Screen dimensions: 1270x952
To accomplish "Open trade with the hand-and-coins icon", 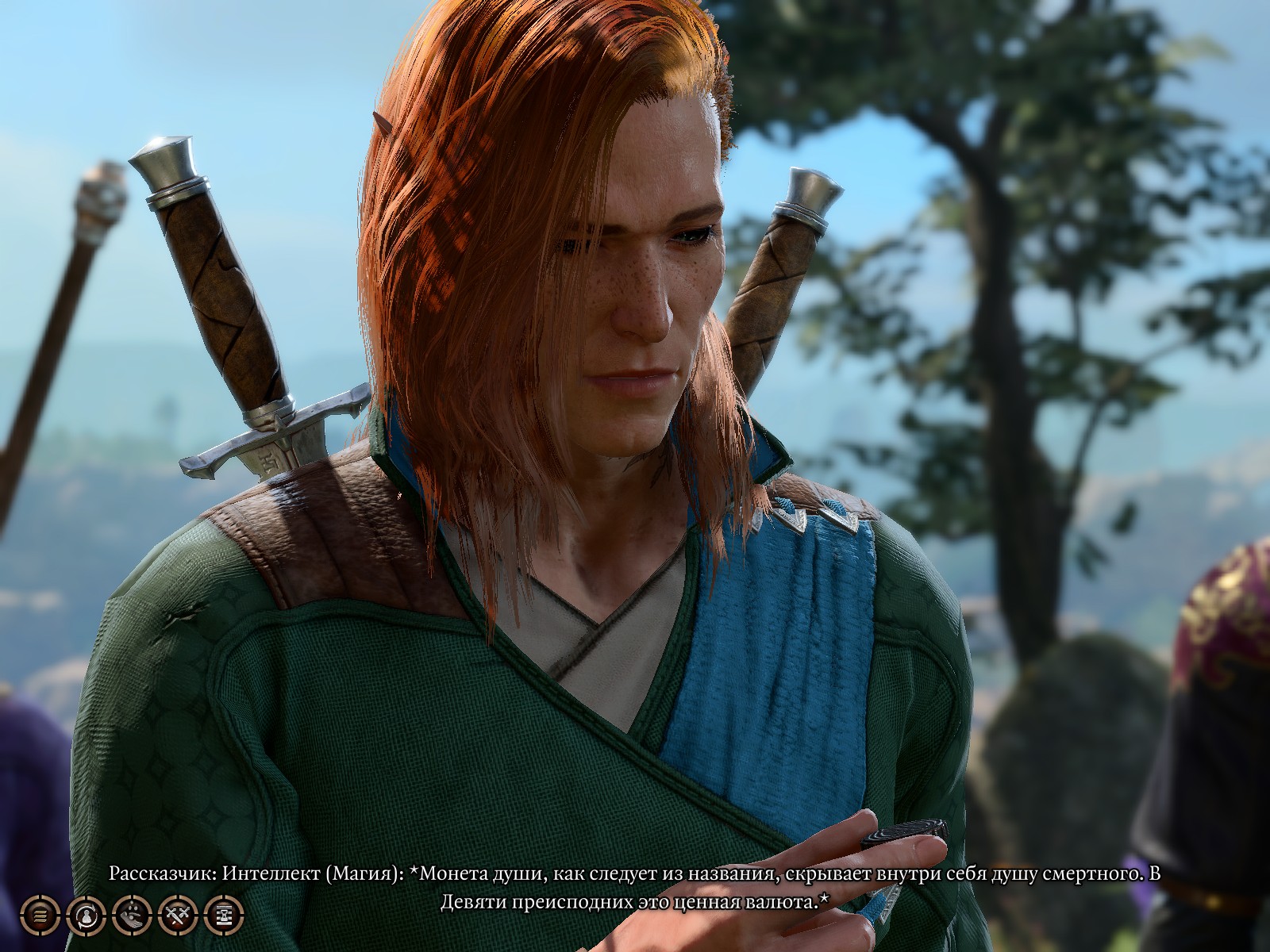I will tap(131, 915).
